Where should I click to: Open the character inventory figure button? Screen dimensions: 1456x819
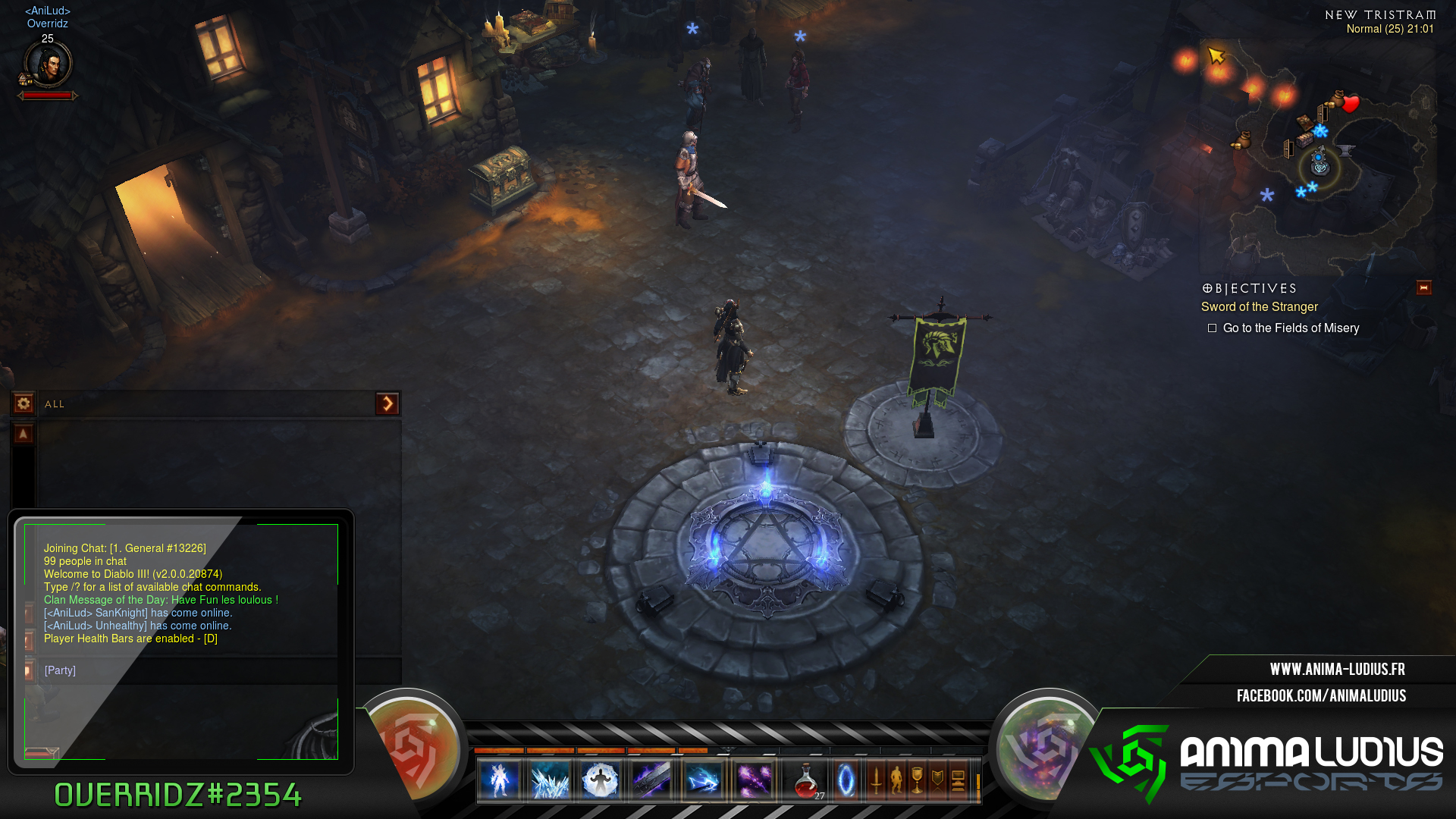point(896,780)
